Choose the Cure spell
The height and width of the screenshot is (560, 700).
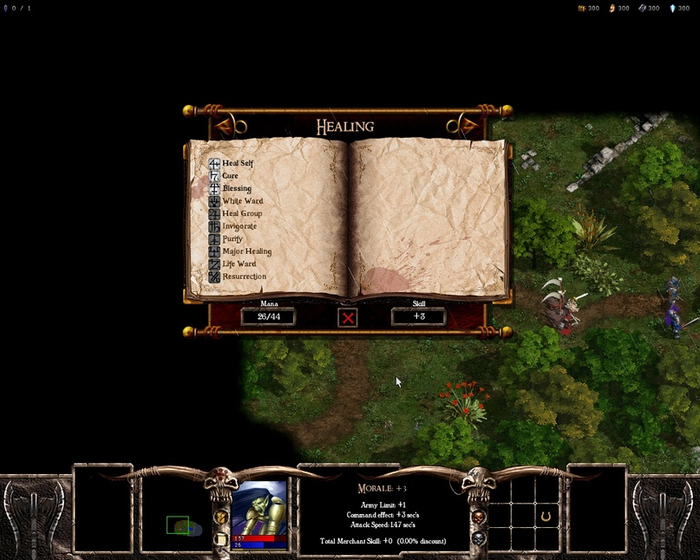point(229,176)
